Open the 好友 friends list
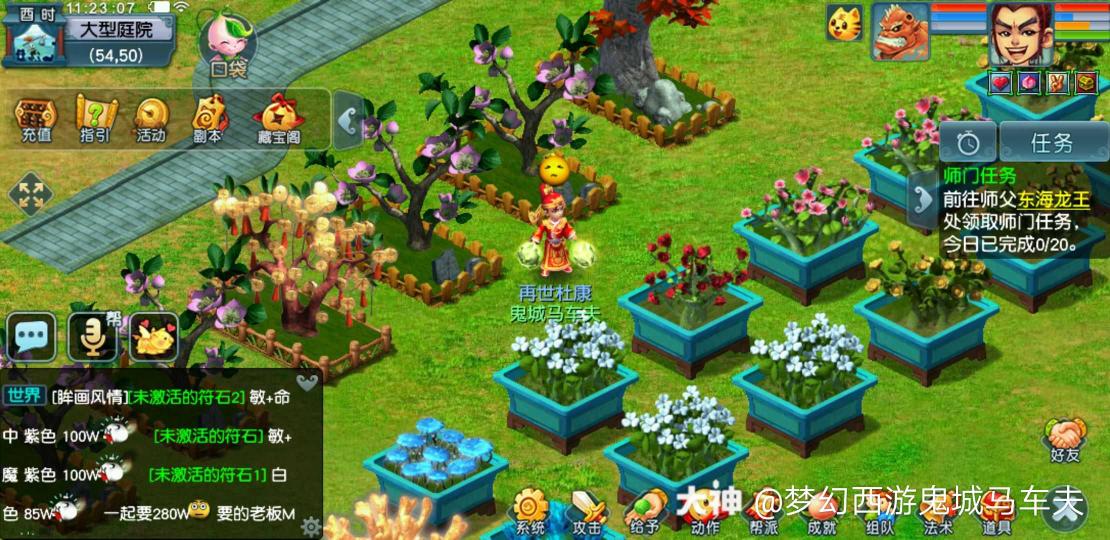1110x540 pixels. (x=1064, y=440)
